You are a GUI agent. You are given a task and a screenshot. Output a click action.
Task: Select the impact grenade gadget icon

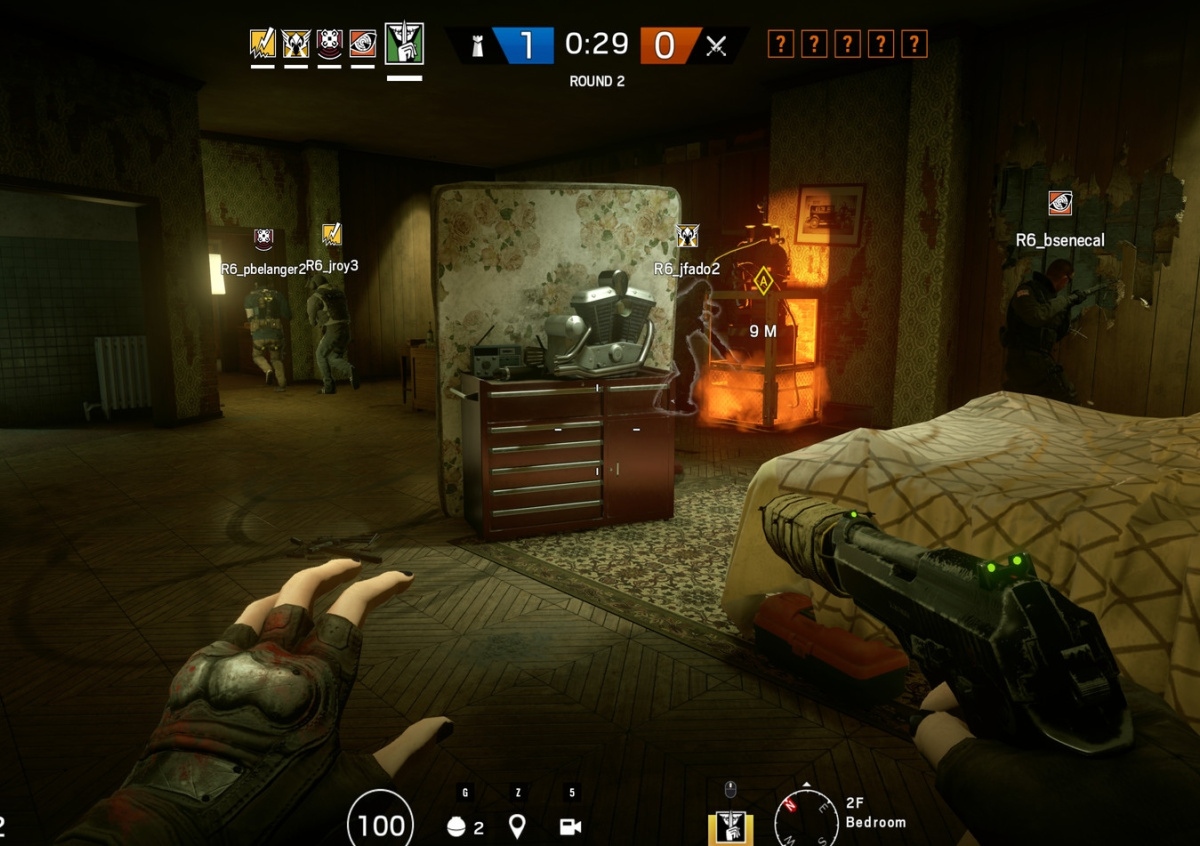(456, 827)
